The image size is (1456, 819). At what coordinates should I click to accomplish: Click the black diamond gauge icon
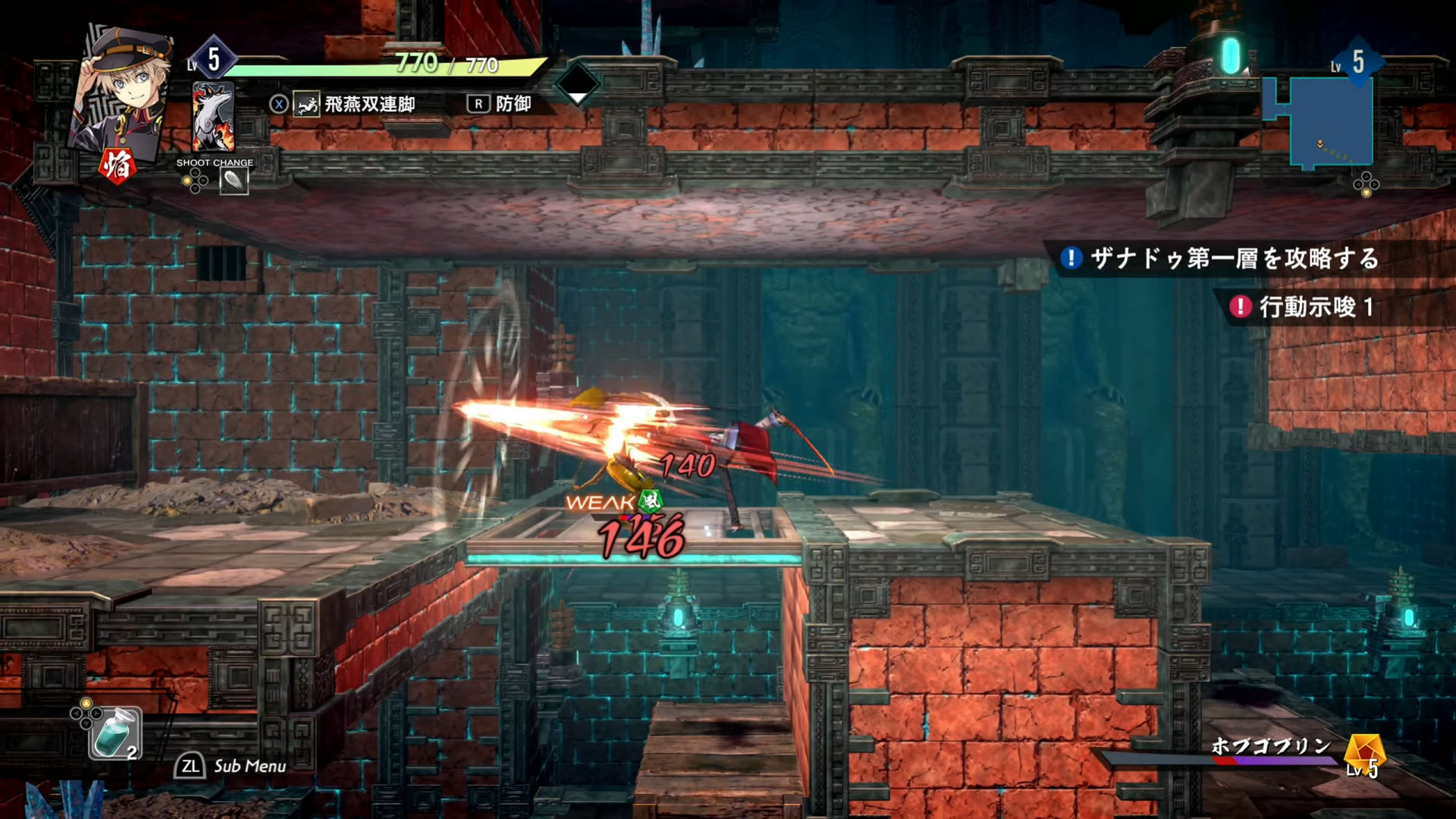point(578,83)
